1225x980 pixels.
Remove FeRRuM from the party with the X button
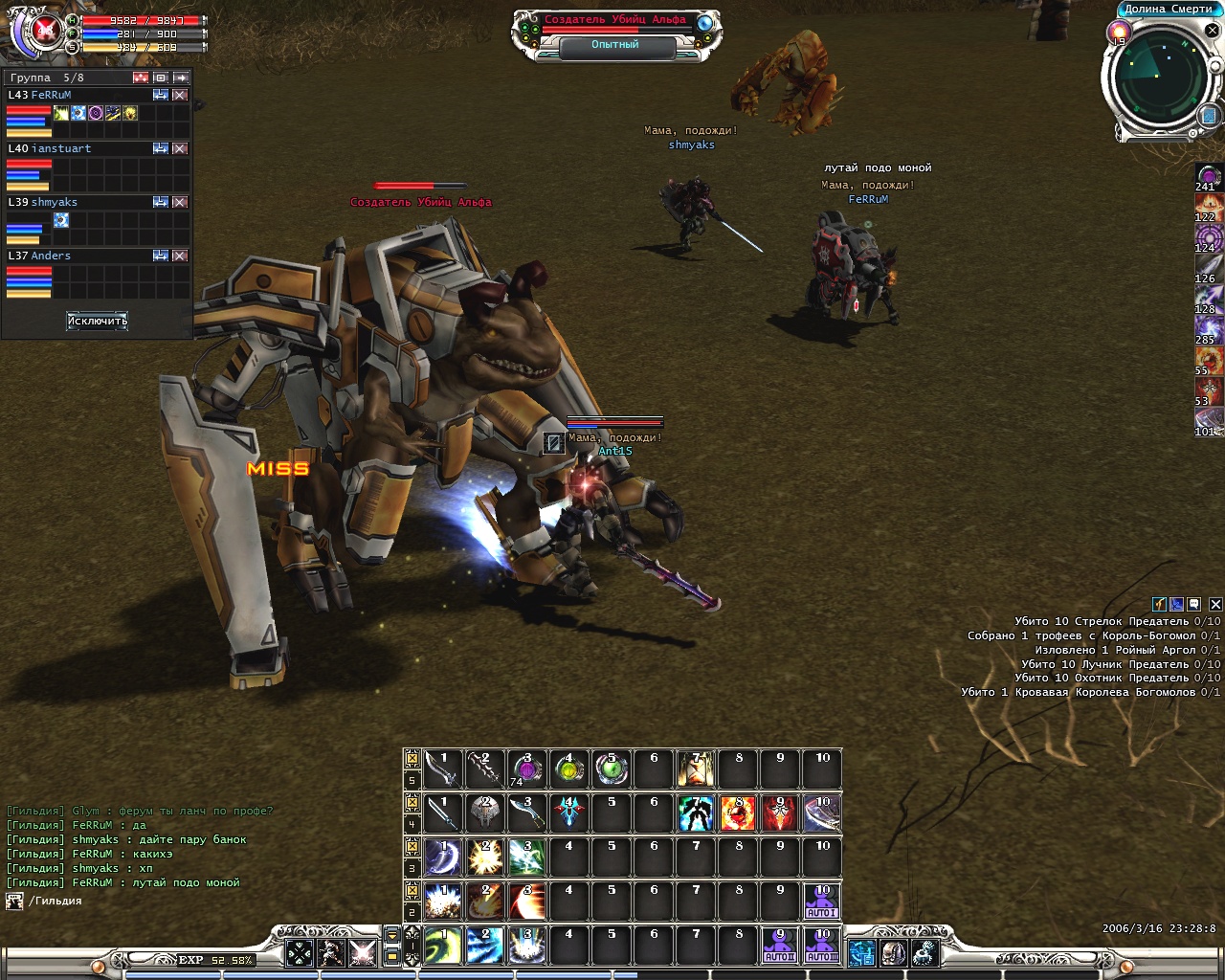(180, 96)
